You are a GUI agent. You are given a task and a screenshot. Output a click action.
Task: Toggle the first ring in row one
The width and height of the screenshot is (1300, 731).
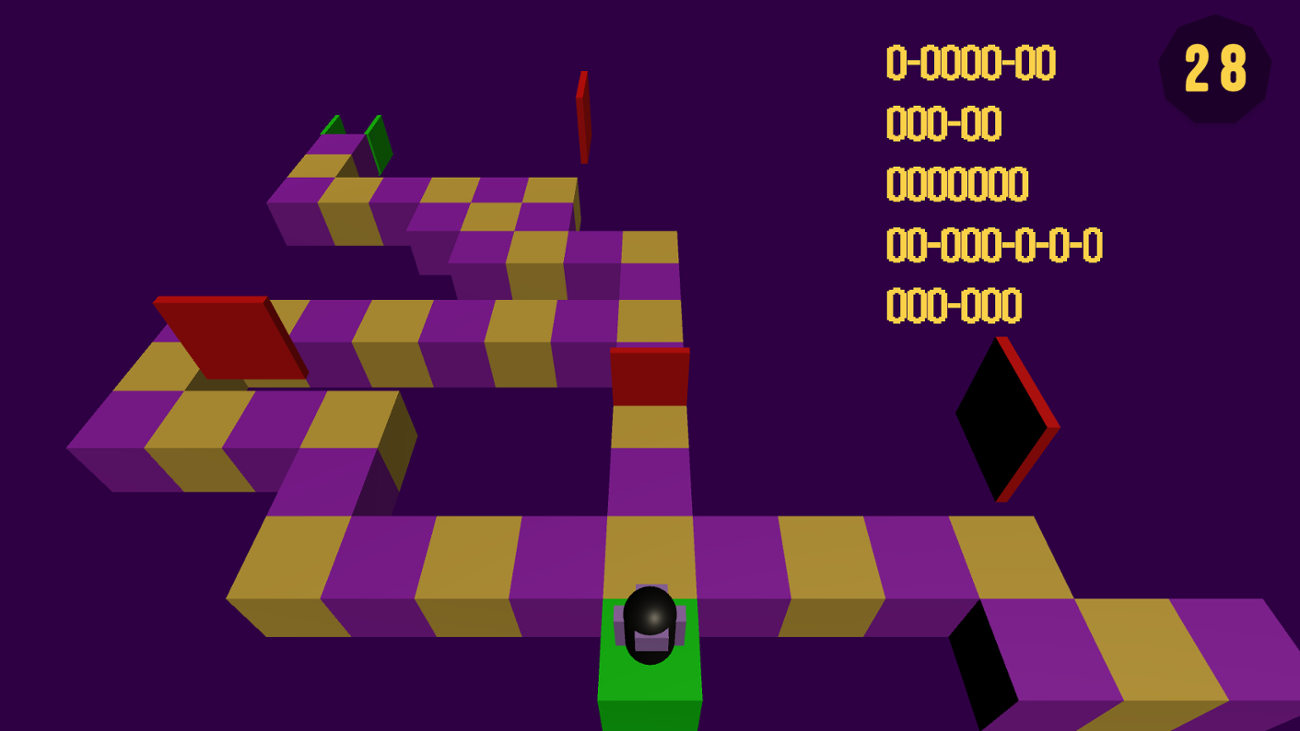click(895, 62)
